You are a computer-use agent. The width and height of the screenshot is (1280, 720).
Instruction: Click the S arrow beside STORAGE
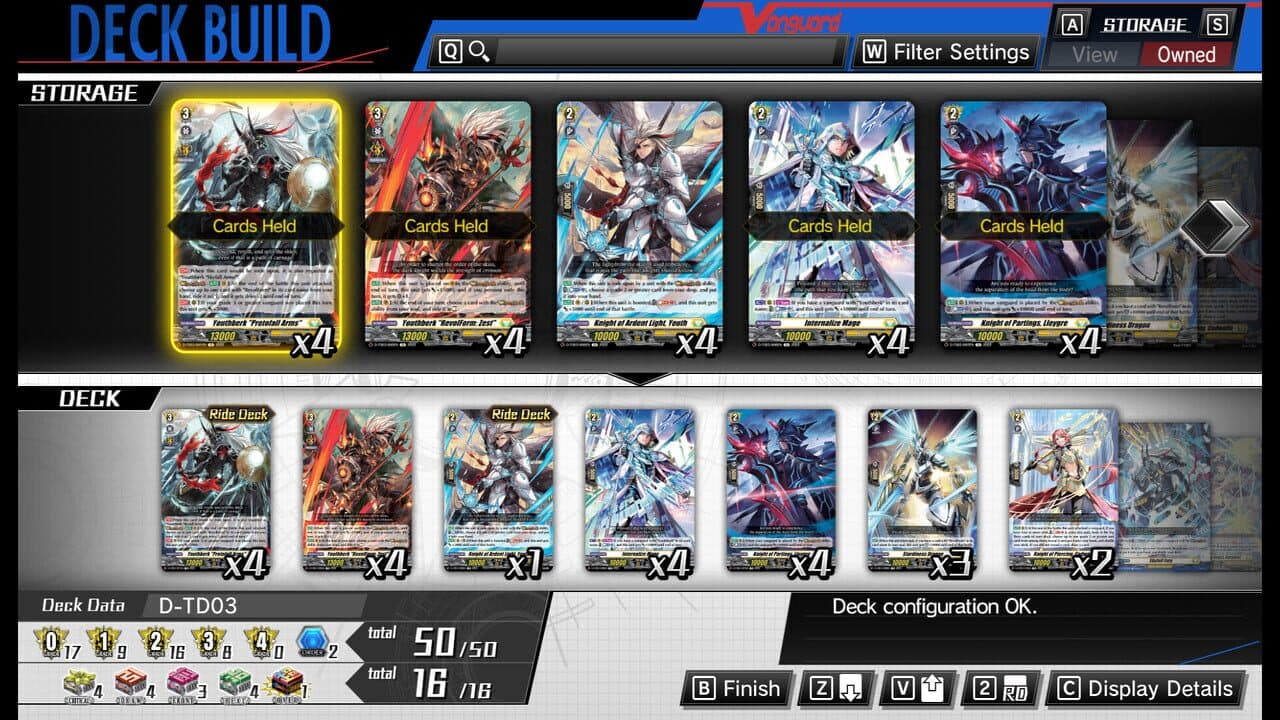[1218, 23]
